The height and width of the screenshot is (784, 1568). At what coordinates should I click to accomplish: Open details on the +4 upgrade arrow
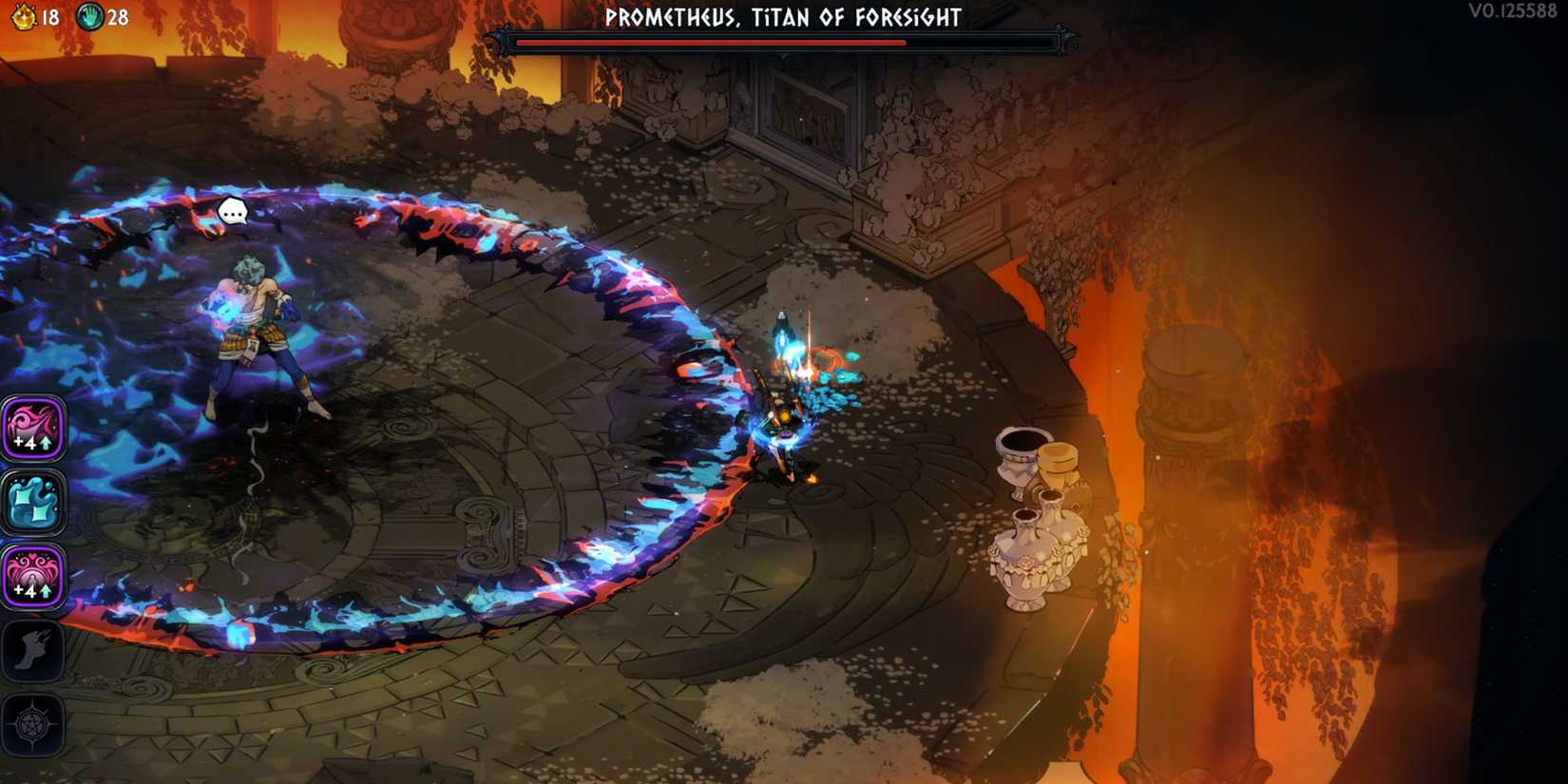(44, 443)
